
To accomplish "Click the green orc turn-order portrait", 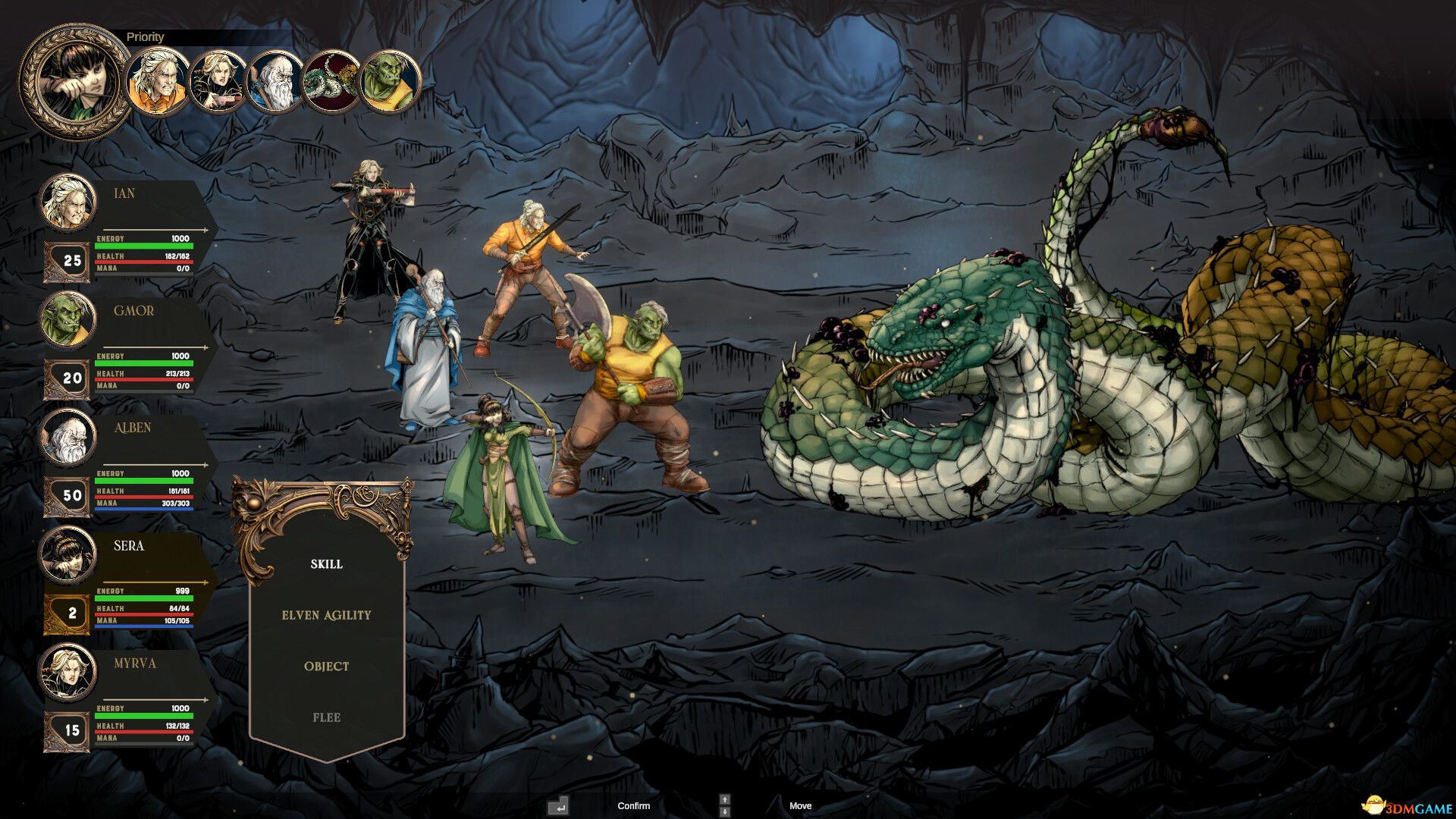I will [x=390, y=81].
